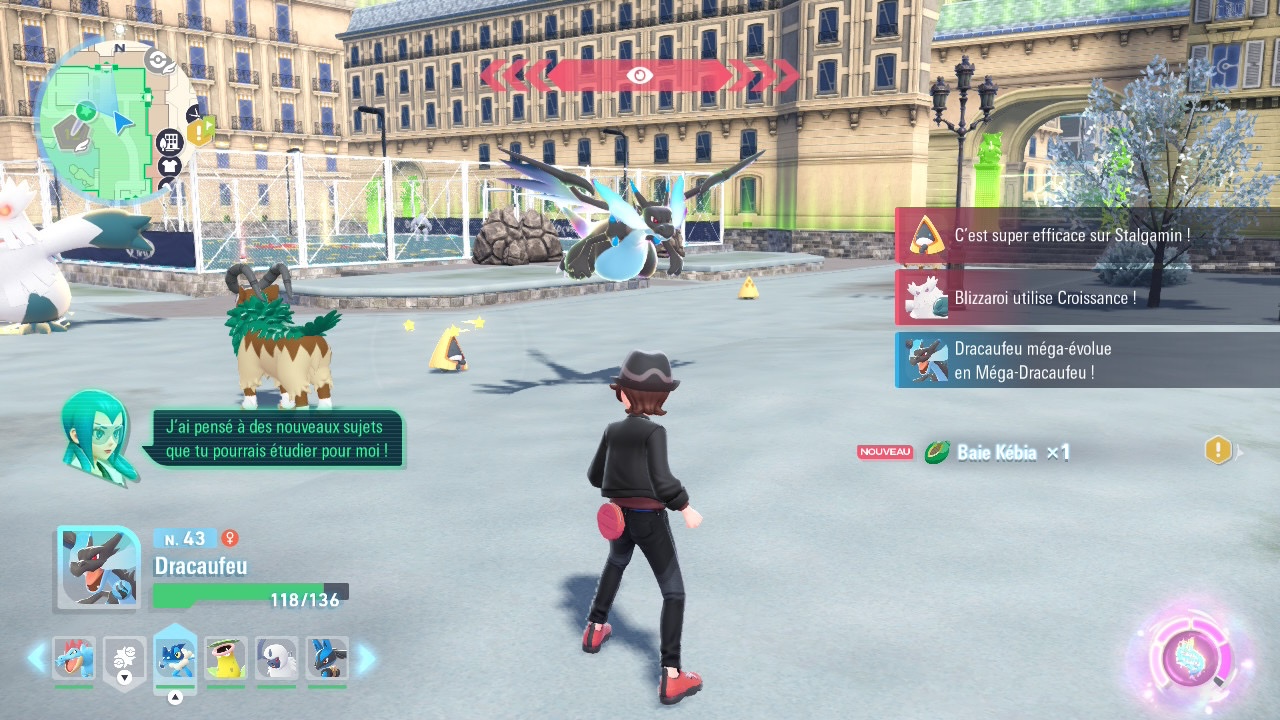This screenshot has width=1280, height=720.
Task: Select the Blizzaroi utilise Croissance log entry
Action: 1087,298
